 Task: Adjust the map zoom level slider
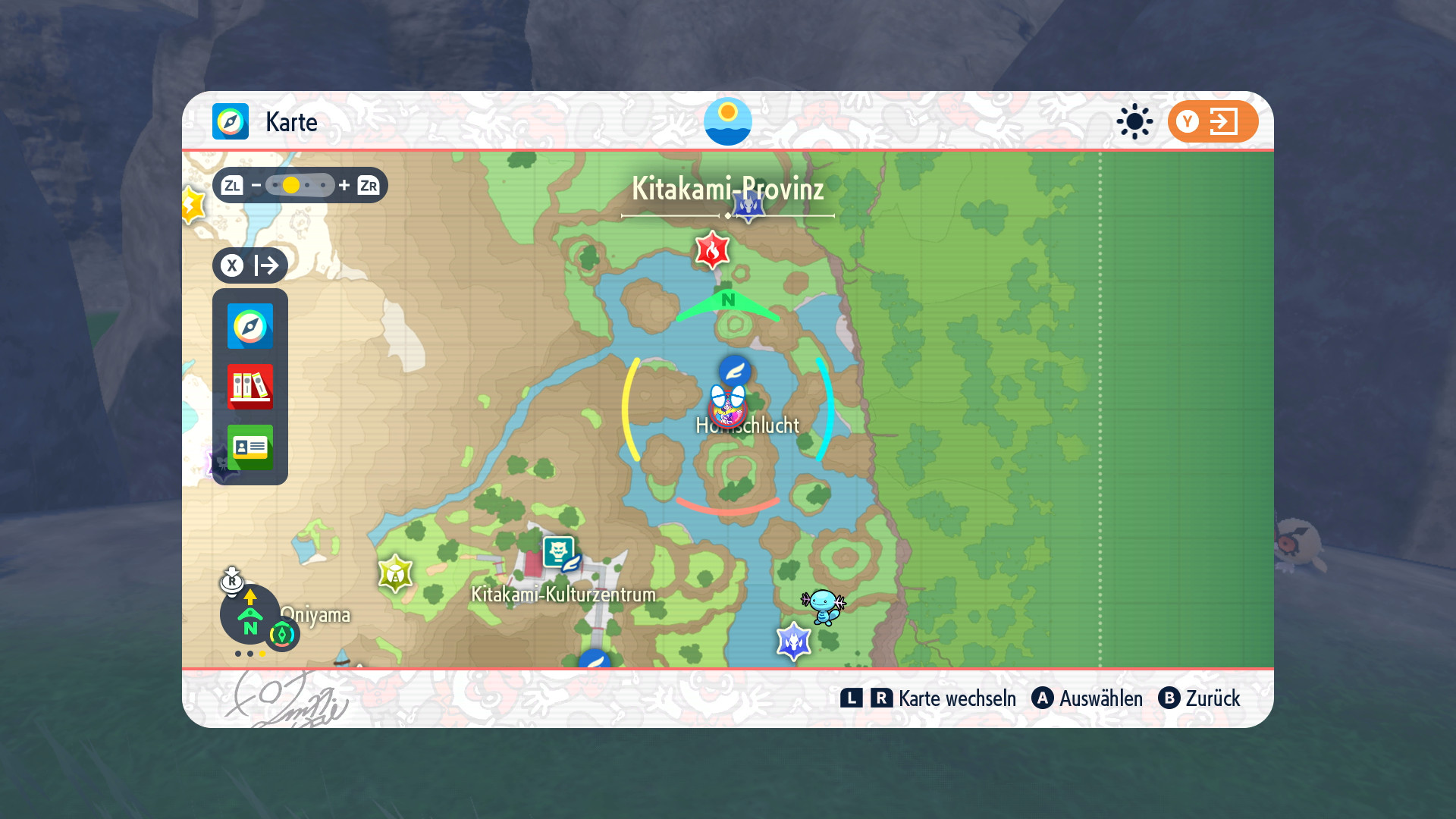tap(300, 185)
